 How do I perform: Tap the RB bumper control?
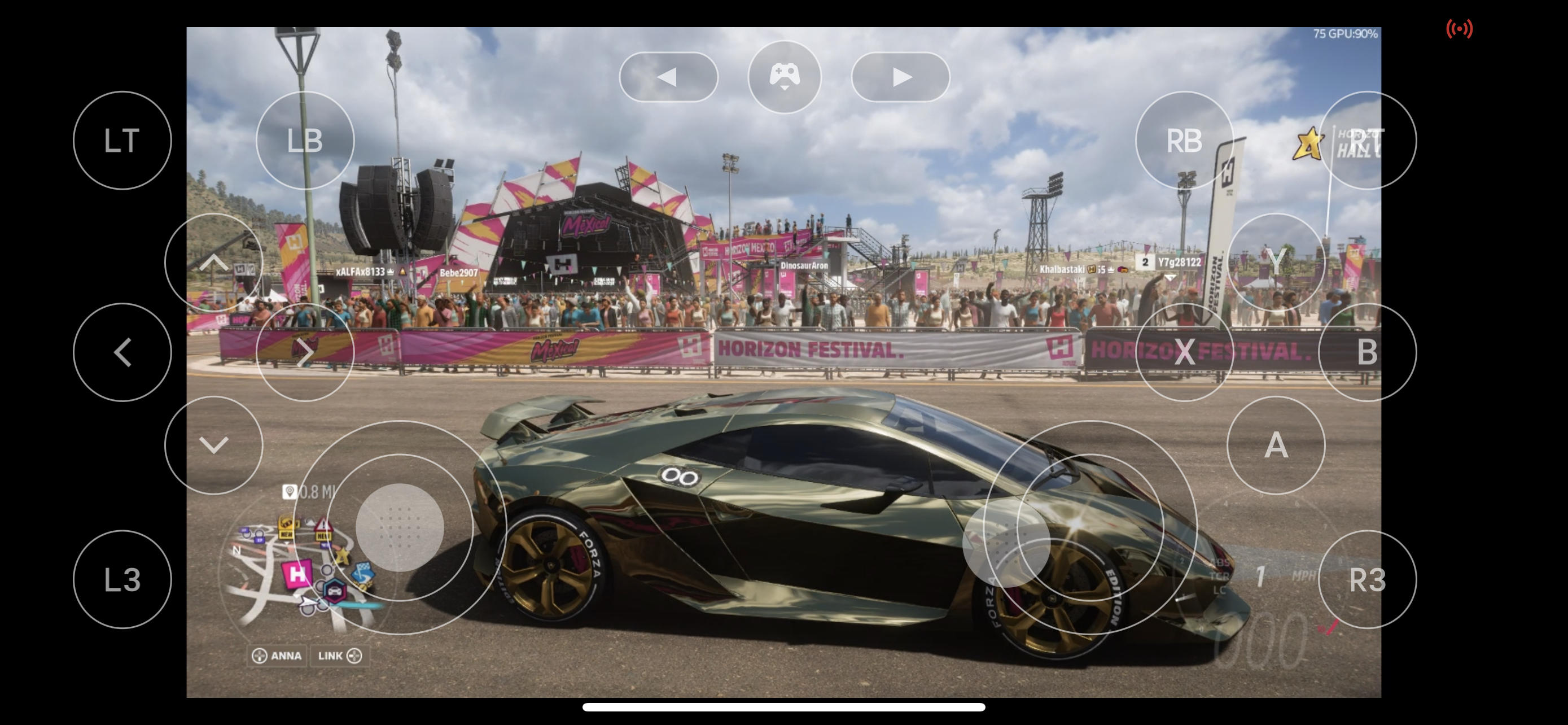pos(1184,140)
